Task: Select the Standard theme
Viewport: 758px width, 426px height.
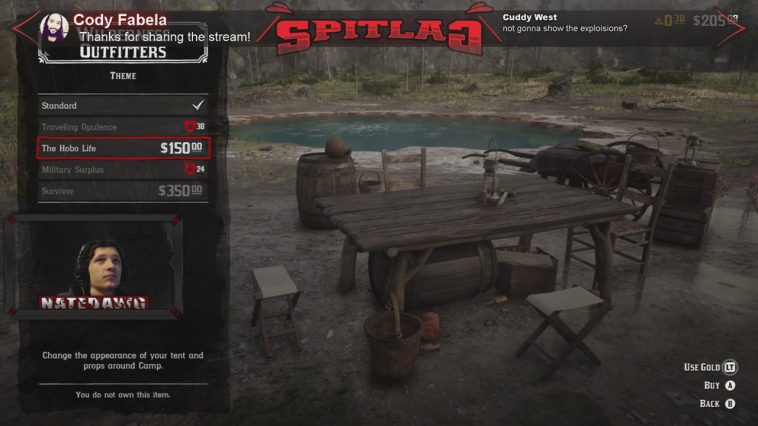Action: [122, 105]
